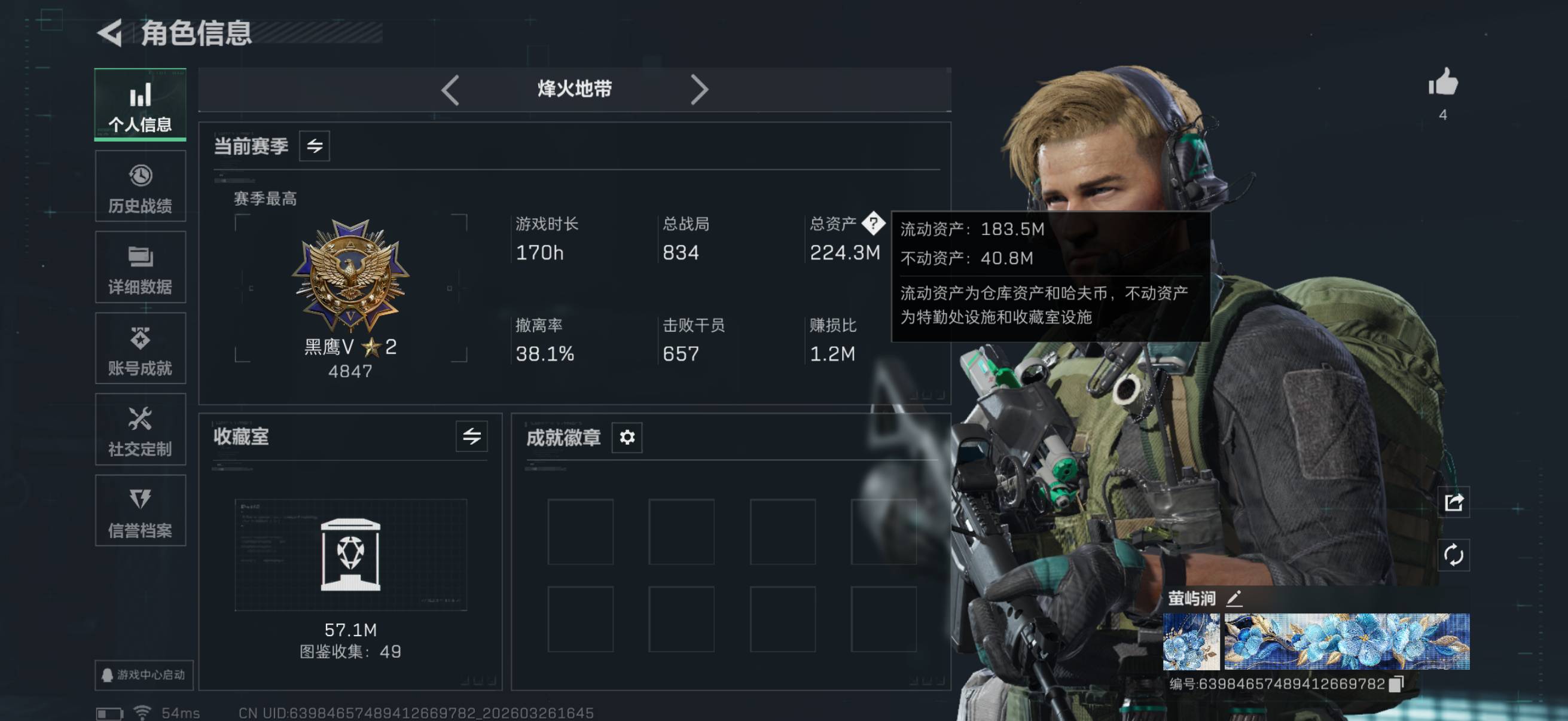Image resolution: width=1568 pixels, height=721 pixels.
Task: Switch to the 历史战绩 tab
Action: pyautogui.click(x=140, y=187)
